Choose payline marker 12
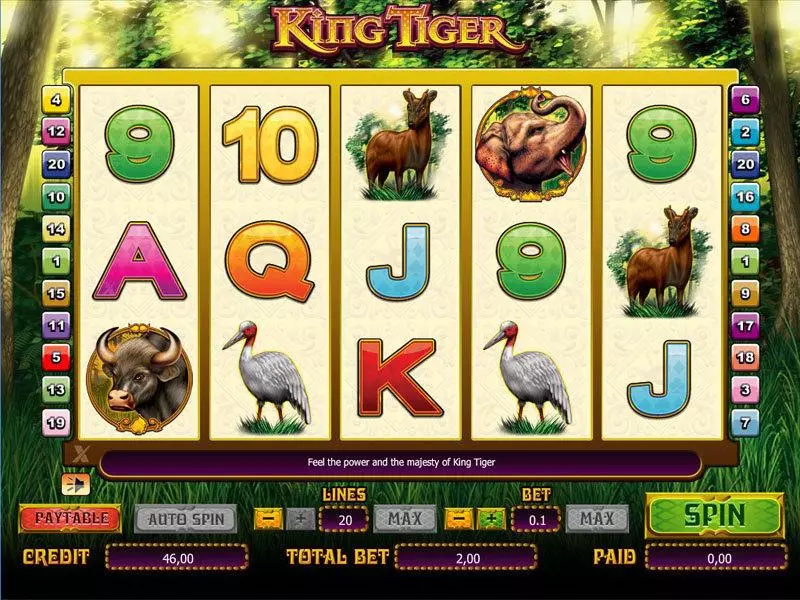The image size is (800, 600). 56,131
